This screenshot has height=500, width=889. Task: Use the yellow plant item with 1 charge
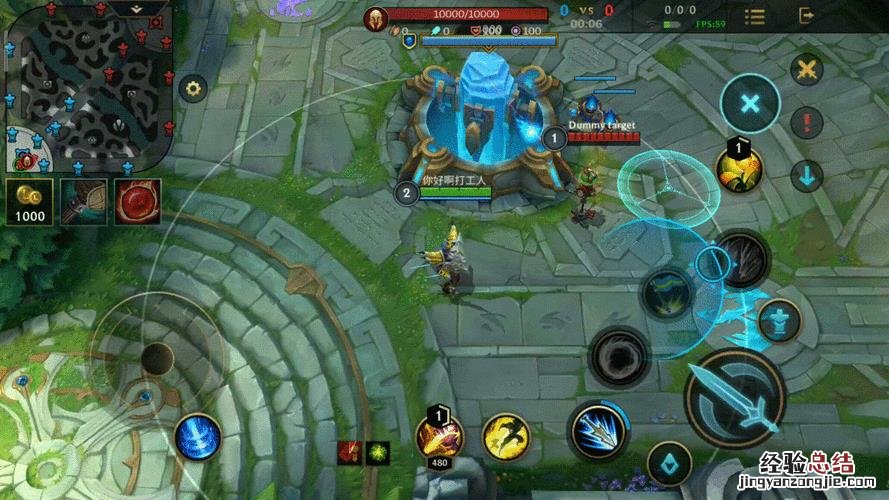[x=739, y=170]
